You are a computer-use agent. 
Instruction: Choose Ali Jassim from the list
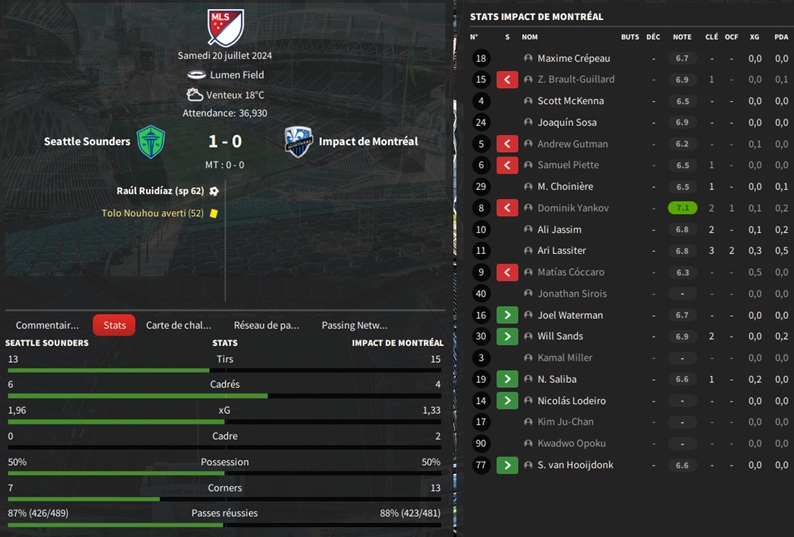[561, 230]
